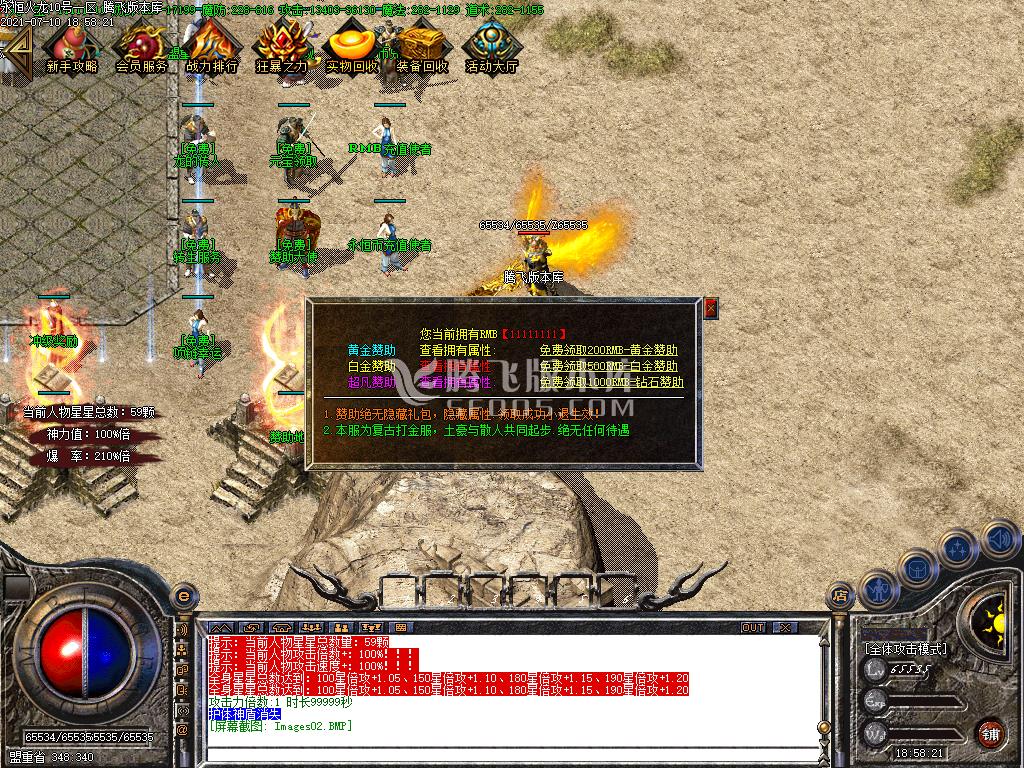Open the red 铺 stall button

tap(990, 733)
